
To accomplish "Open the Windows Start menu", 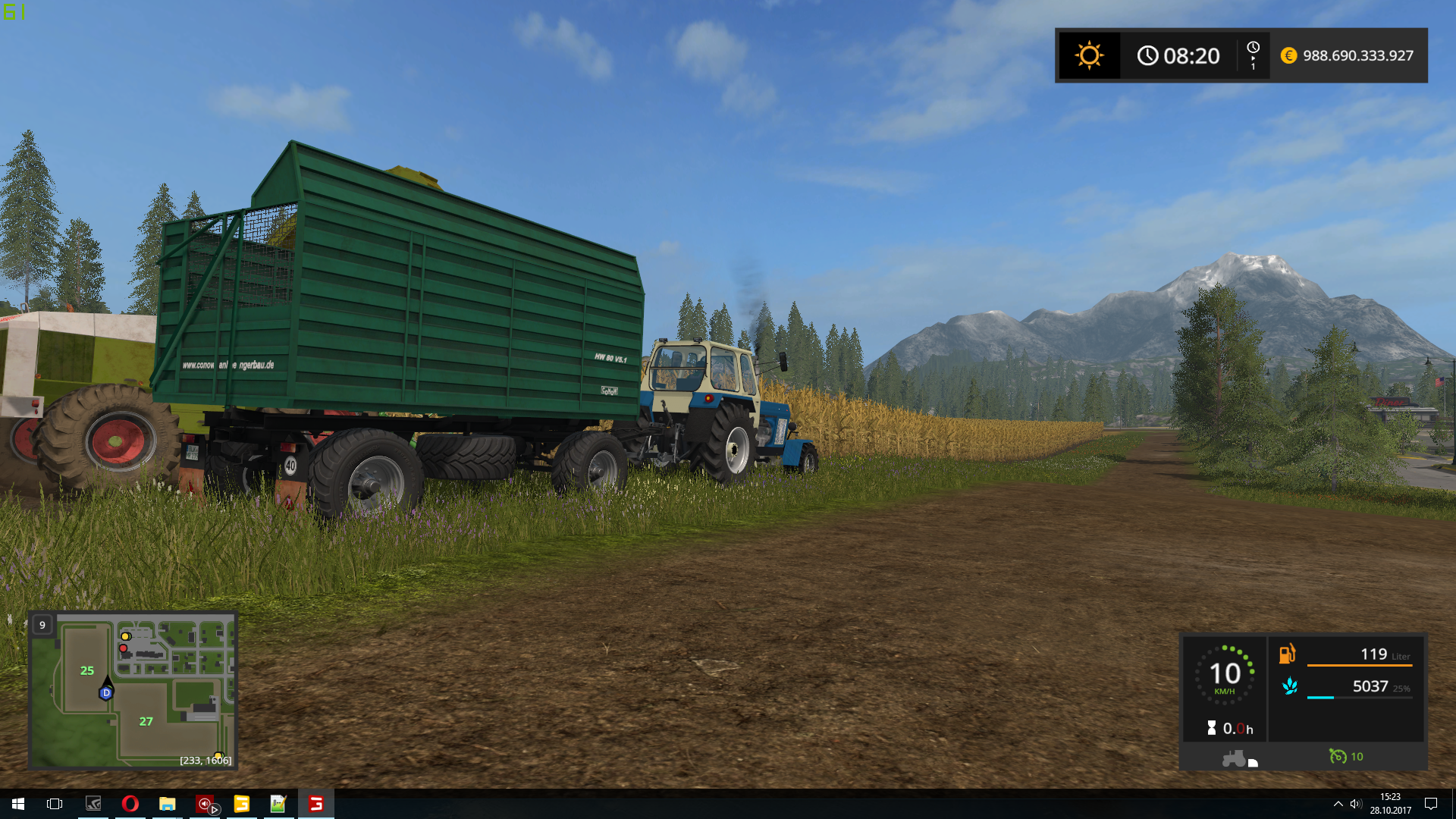I will tap(18, 804).
